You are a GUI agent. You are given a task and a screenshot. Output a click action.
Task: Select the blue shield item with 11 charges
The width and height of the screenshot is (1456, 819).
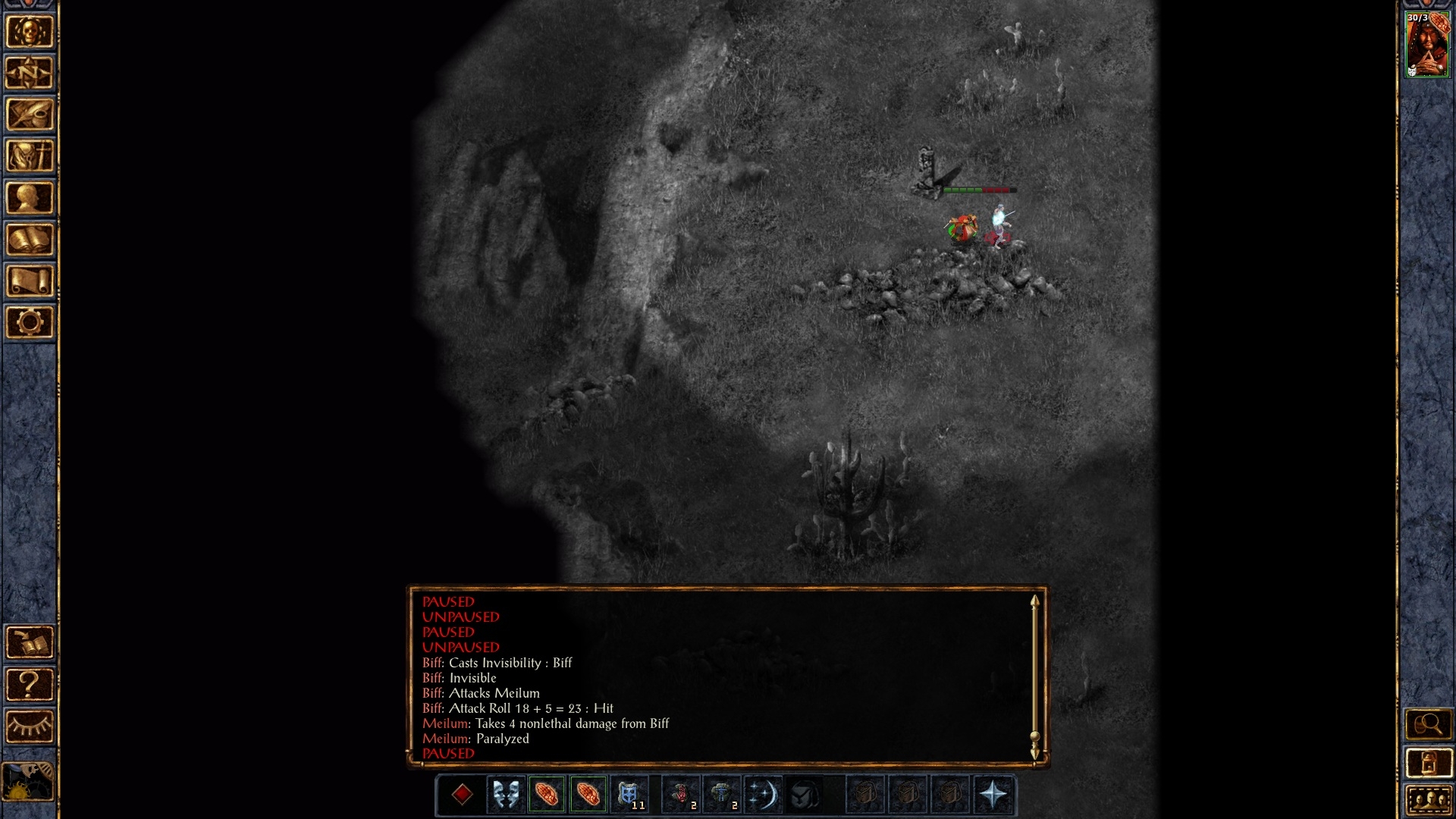coord(629,795)
